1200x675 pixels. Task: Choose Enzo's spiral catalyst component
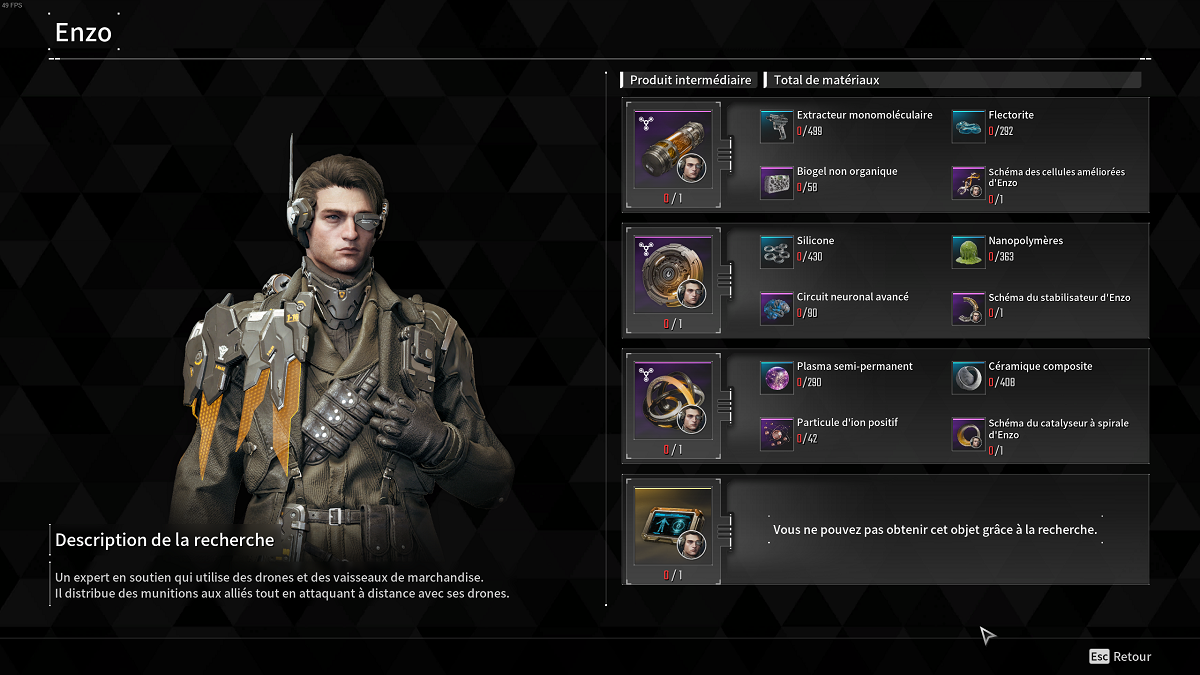[673, 402]
